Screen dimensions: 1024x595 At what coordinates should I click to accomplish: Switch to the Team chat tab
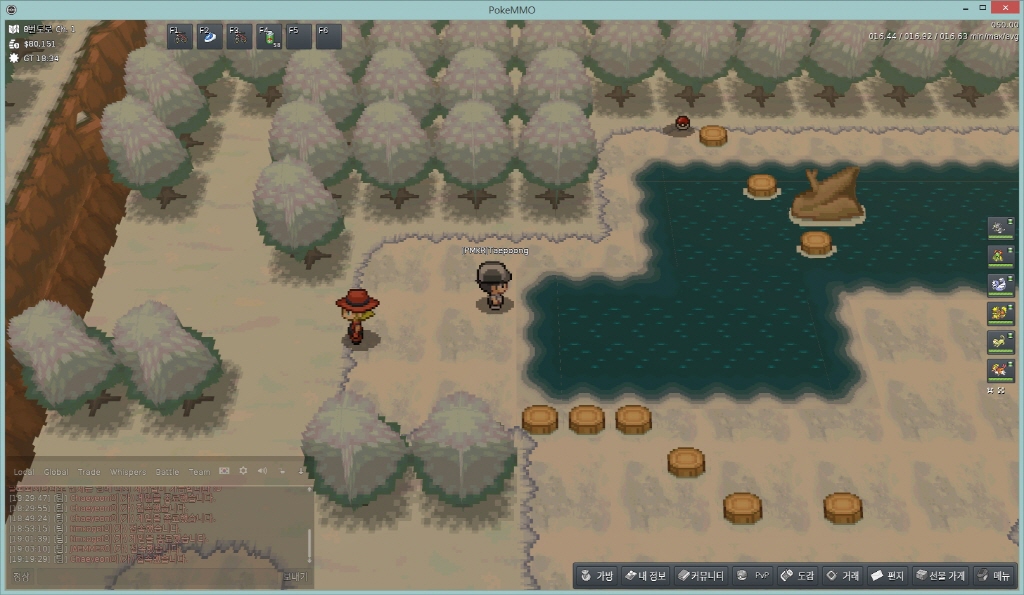pyautogui.click(x=199, y=472)
